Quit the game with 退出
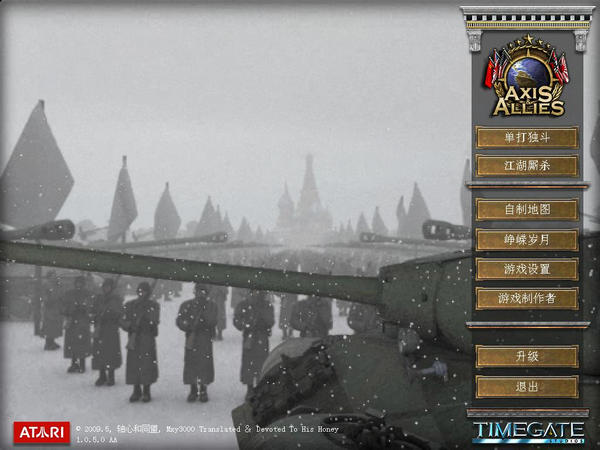Viewport: 600px width, 450px height. (x=526, y=386)
